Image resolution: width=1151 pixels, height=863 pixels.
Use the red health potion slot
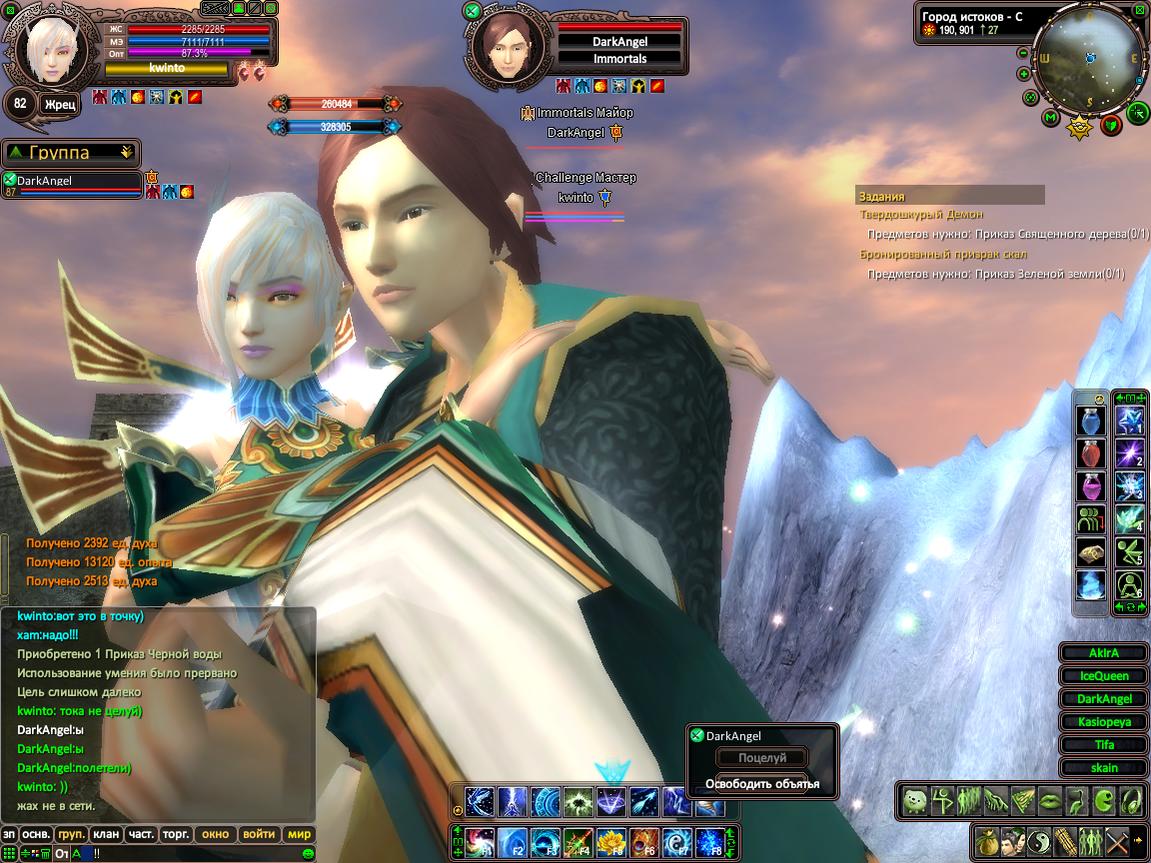[x=1090, y=454]
